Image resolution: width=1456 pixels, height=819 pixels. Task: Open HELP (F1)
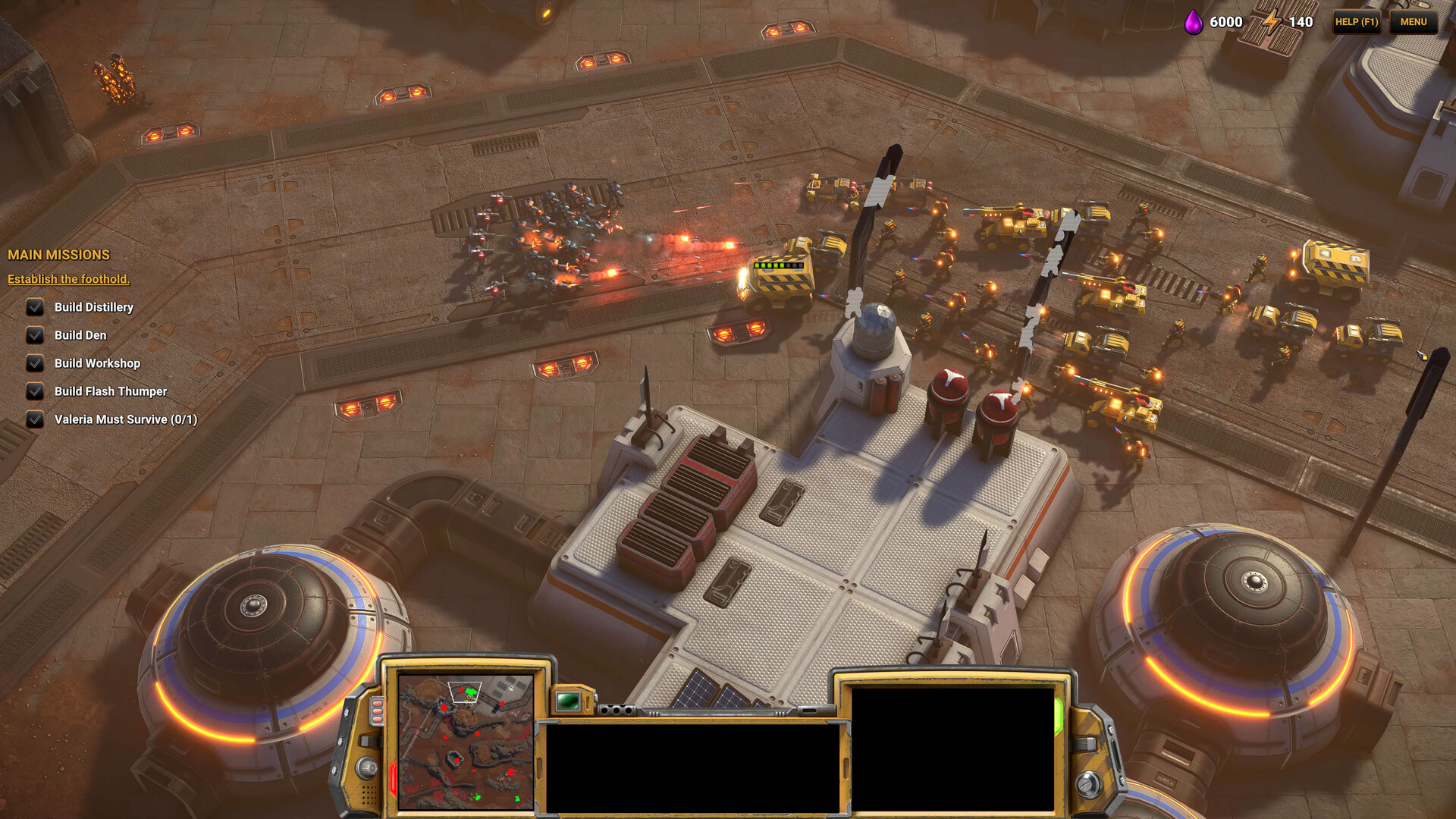[1356, 22]
